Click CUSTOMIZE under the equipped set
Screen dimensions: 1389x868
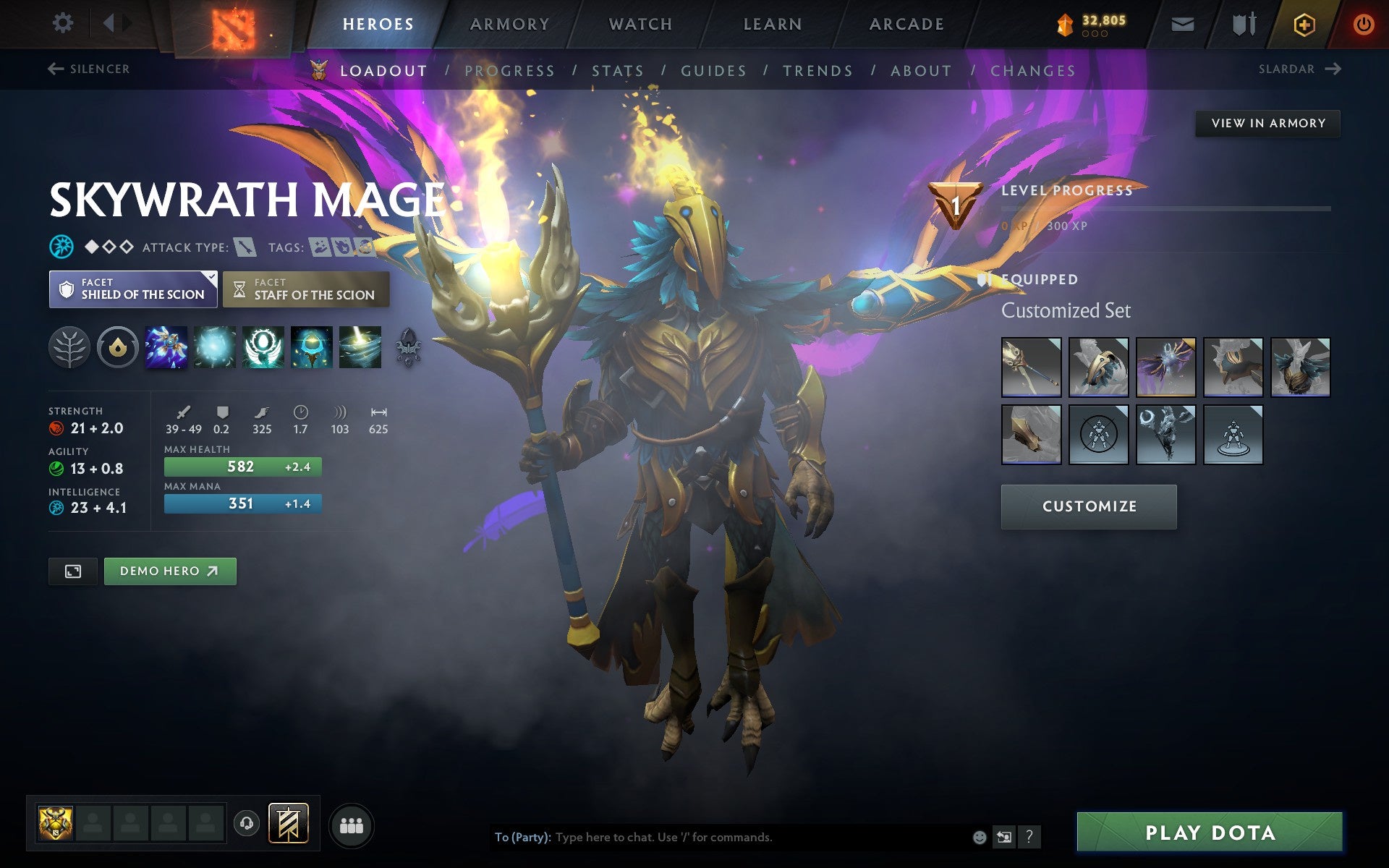coord(1089,506)
